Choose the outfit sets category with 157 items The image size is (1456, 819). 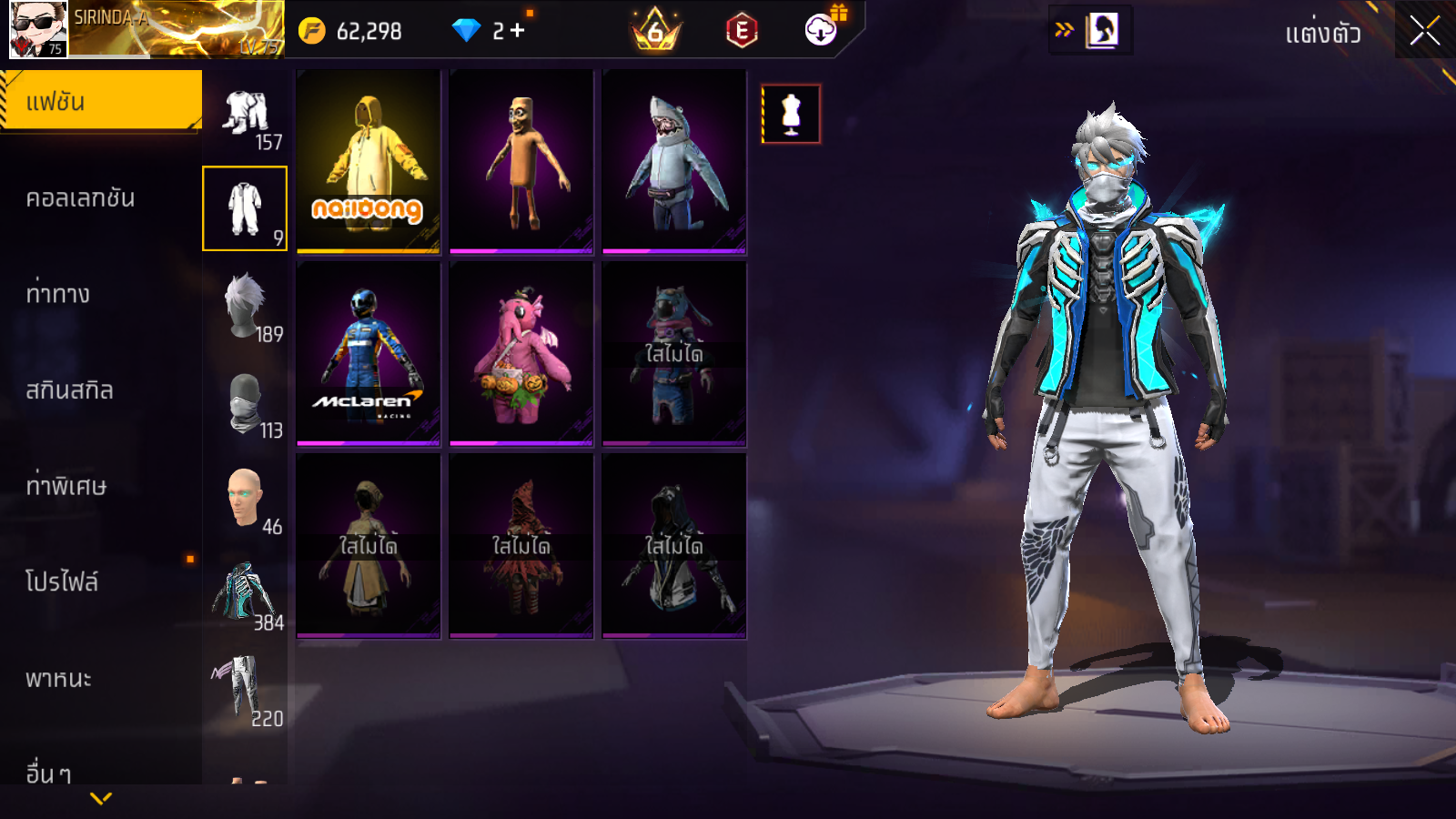point(246,118)
